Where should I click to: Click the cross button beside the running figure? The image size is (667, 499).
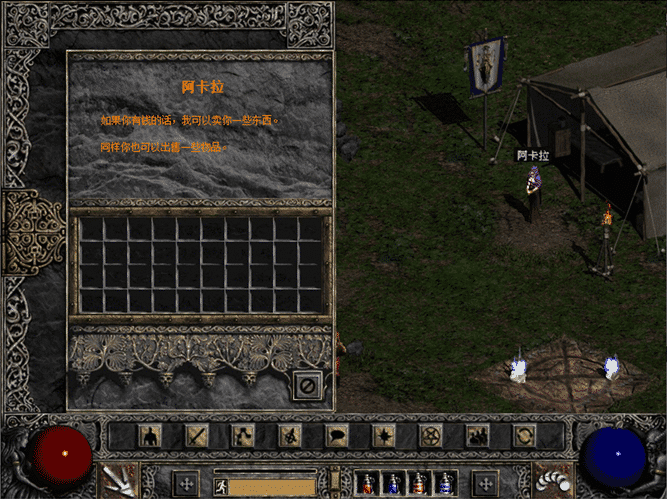(x=187, y=482)
